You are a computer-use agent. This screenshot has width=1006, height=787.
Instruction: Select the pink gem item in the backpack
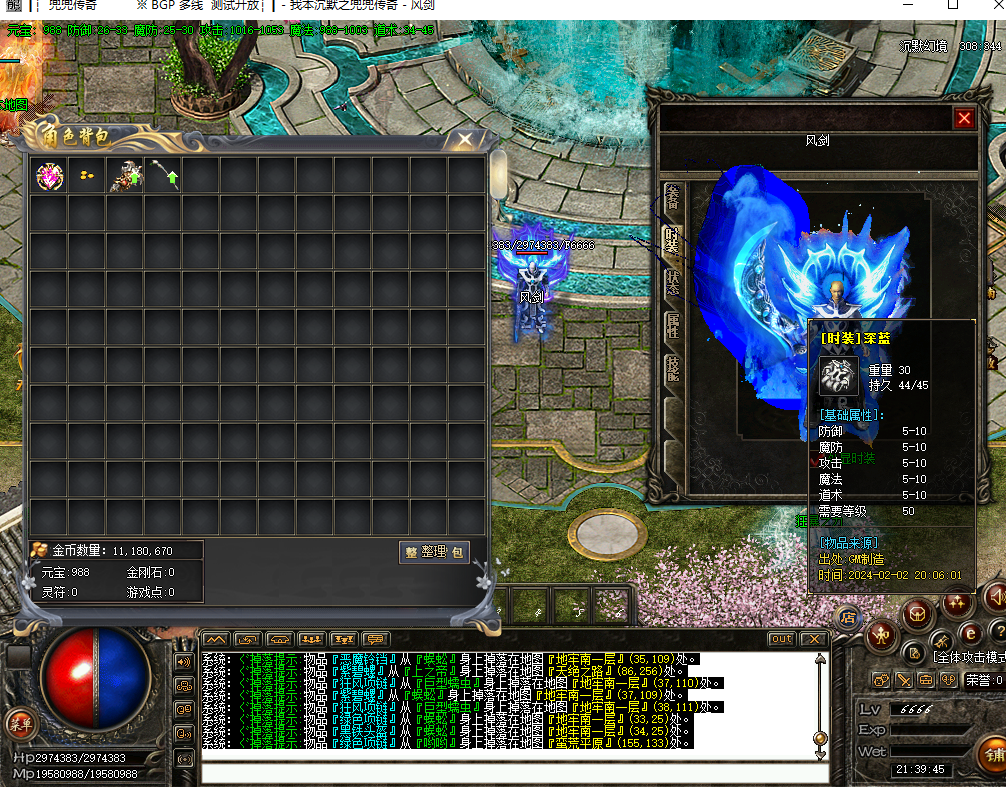[48, 176]
